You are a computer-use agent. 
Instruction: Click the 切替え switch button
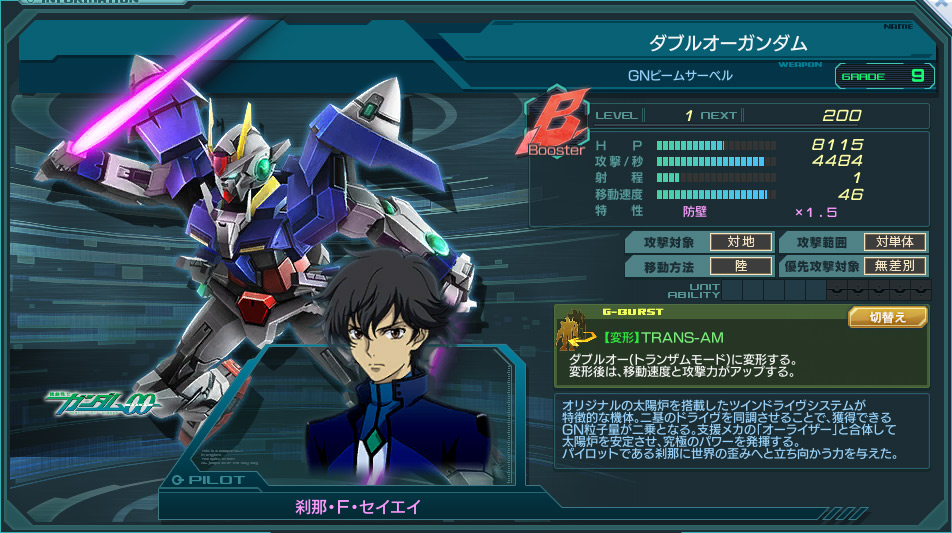[x=888, y=317]
